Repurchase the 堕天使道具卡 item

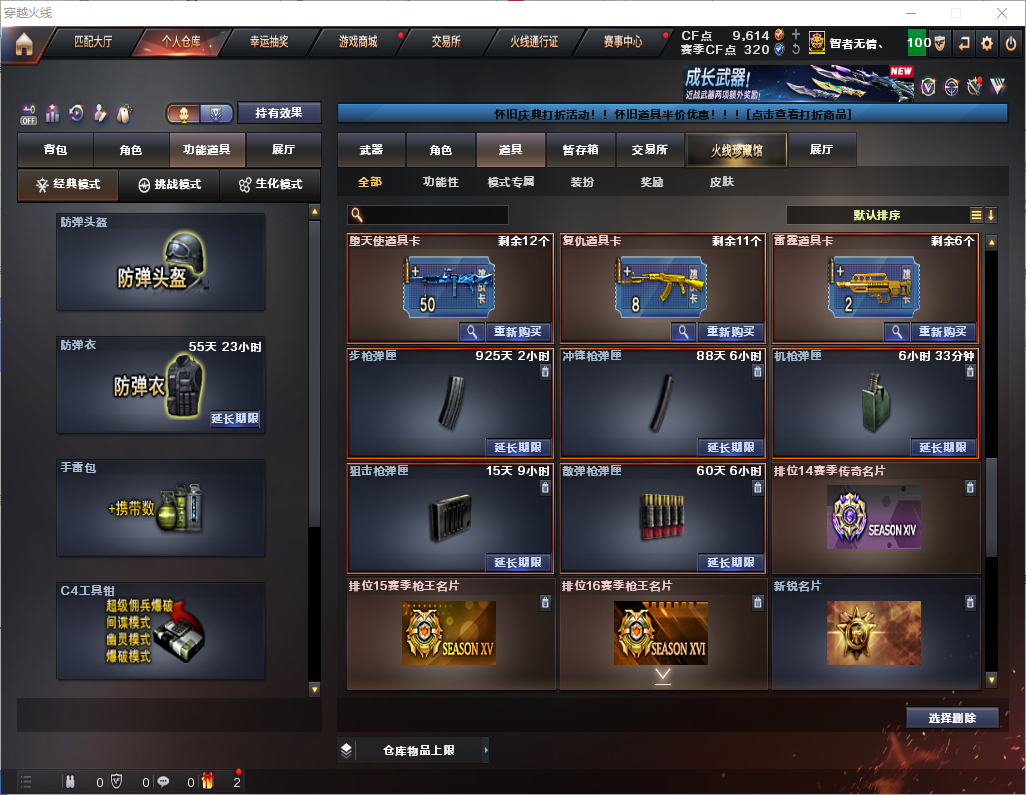517,332
